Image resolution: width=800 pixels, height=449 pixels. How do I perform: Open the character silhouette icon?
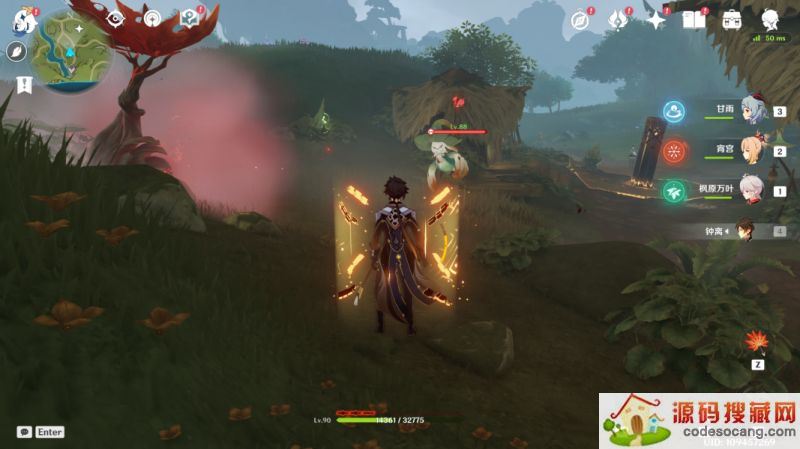[x=770, y=20]
